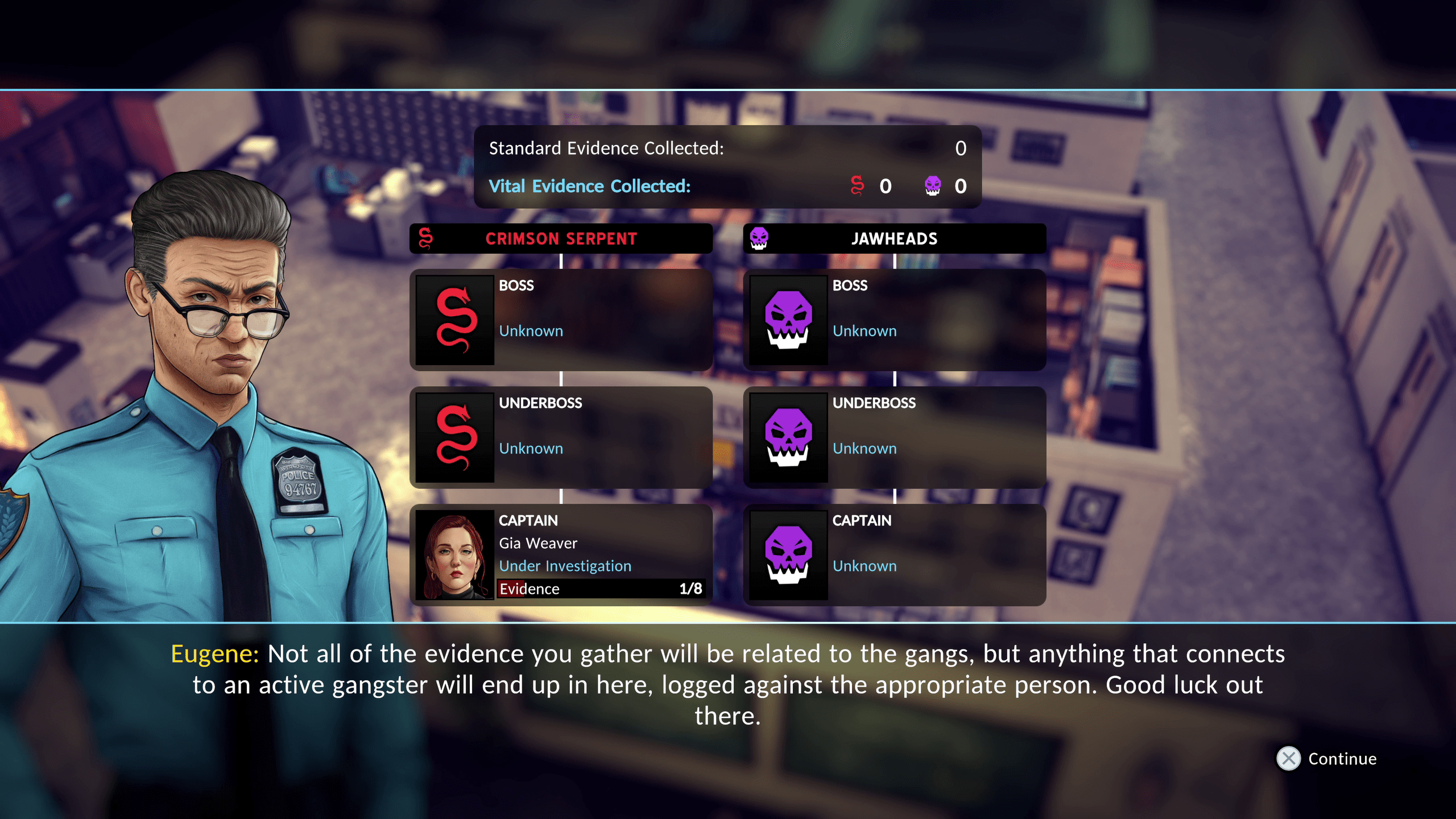The width and height of the screenshot is (1456, 819).
Task: Select the Crimson Serpent underboss card
Action: pyautogui.click(x=561, y=437)
